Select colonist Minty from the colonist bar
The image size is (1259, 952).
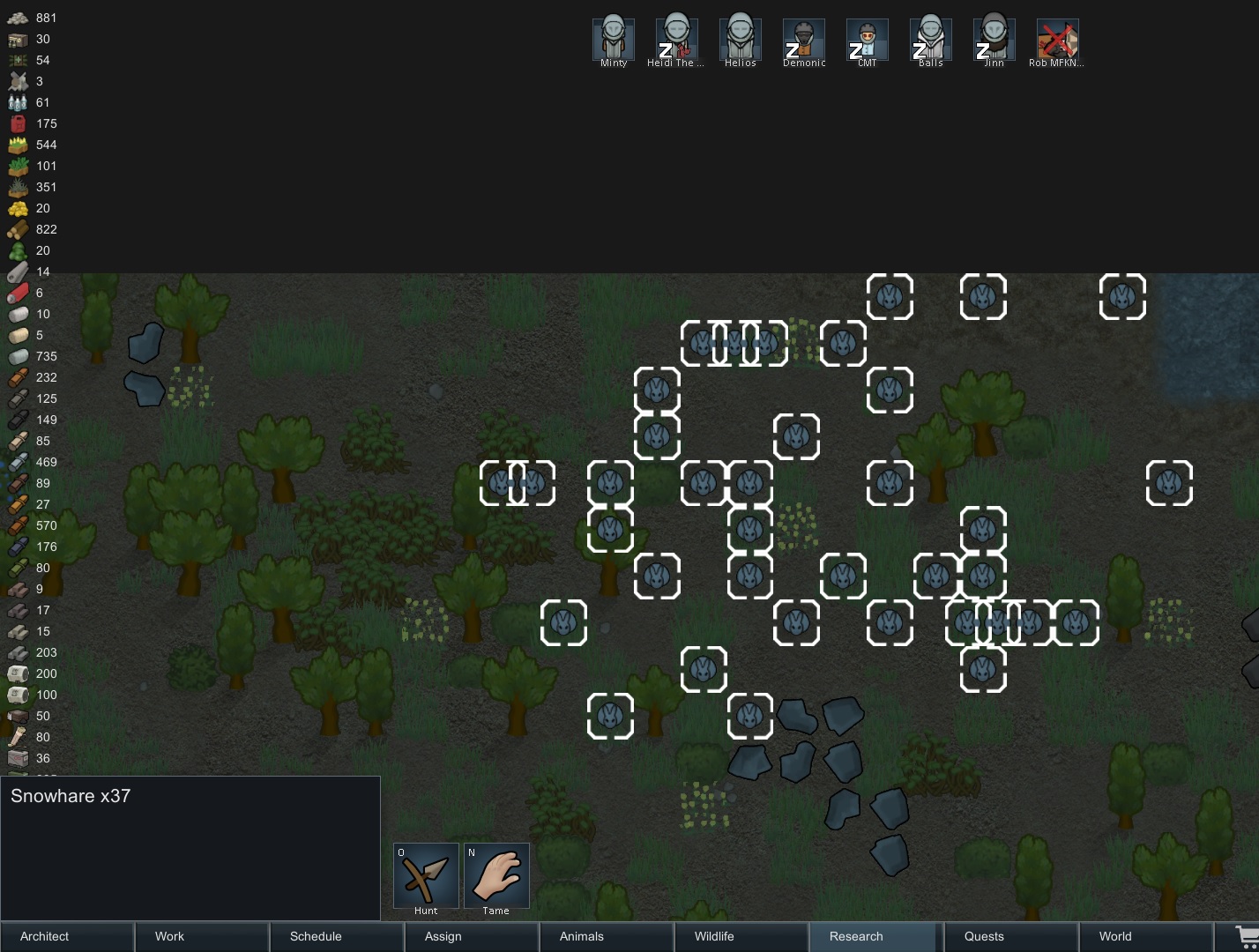click(613, 39)
